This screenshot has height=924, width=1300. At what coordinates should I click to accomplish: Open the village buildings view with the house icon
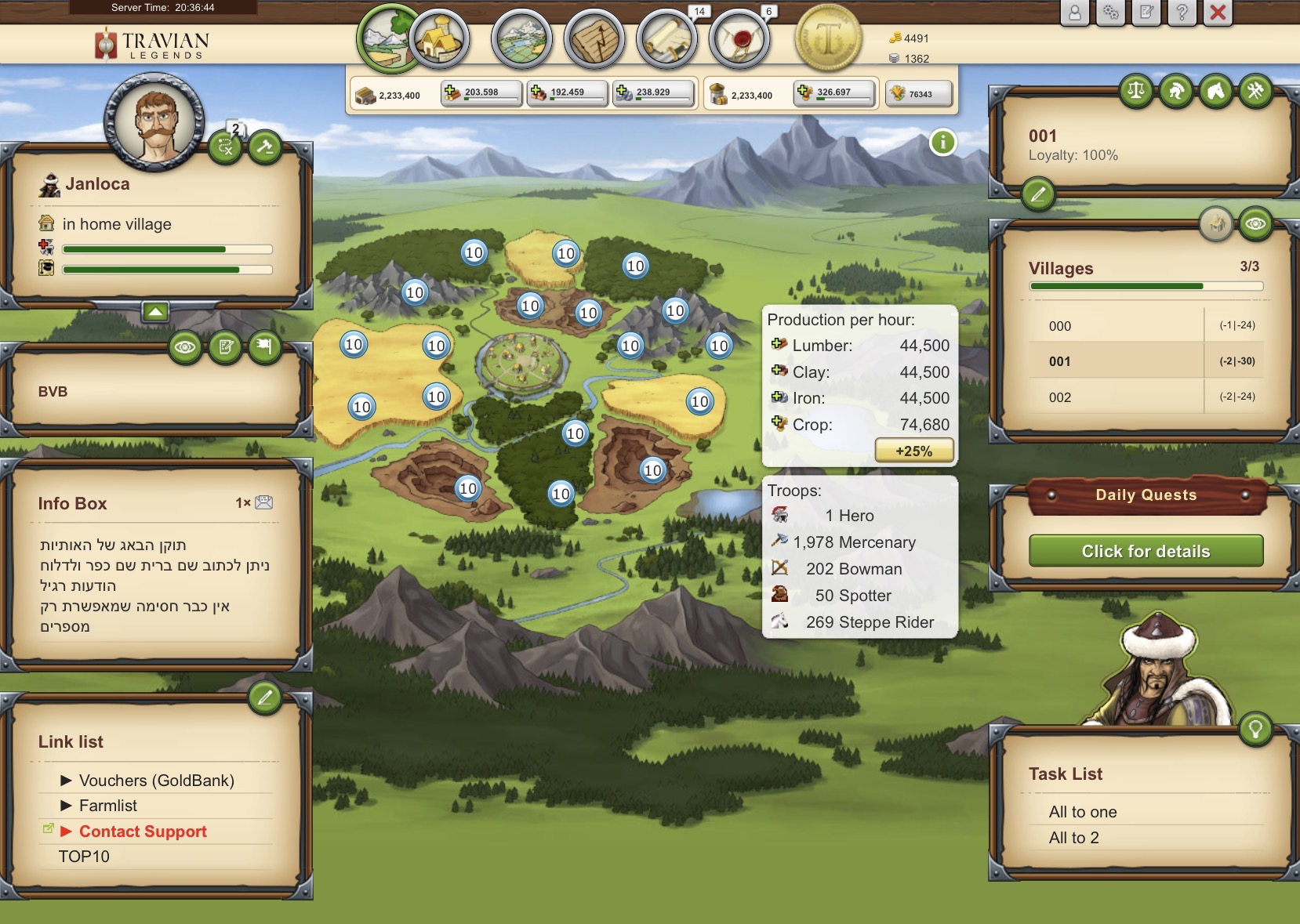pos(441,39)
